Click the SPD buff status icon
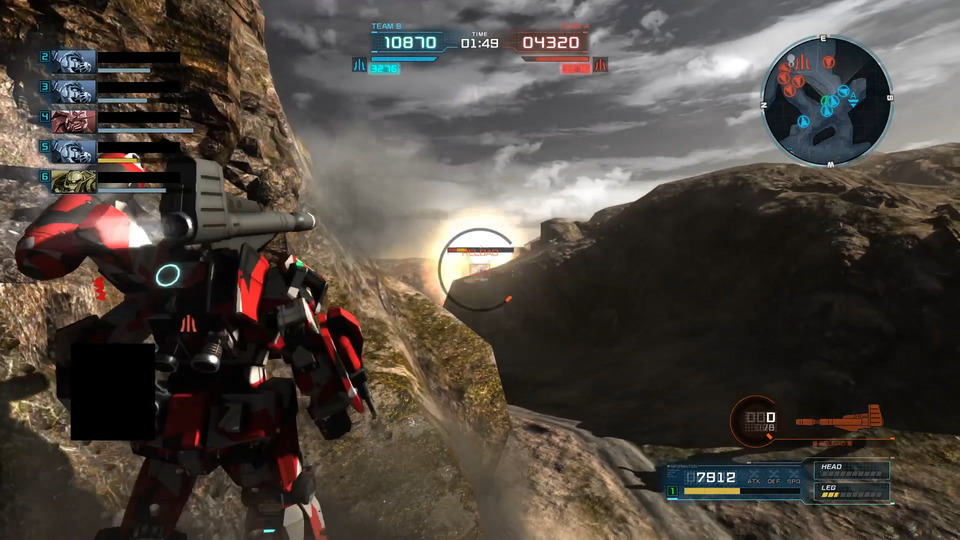 (x=794, y=478)
